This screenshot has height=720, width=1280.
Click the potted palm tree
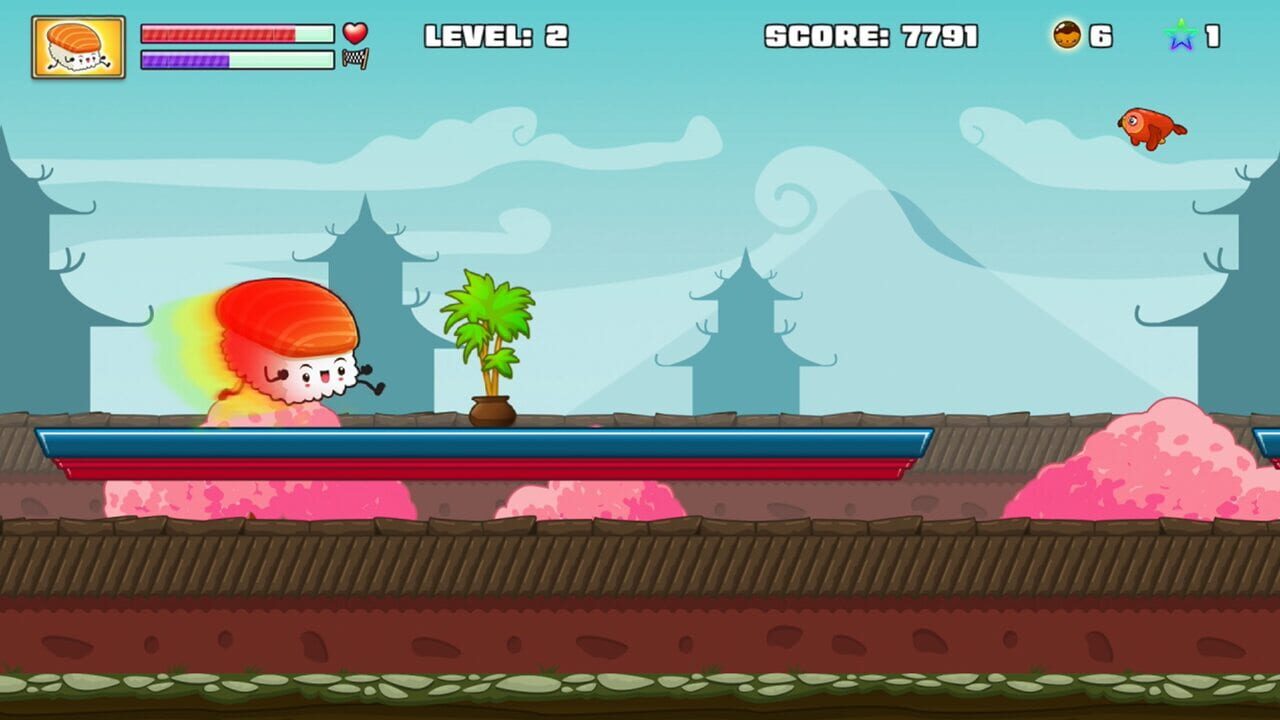point(490,340)
